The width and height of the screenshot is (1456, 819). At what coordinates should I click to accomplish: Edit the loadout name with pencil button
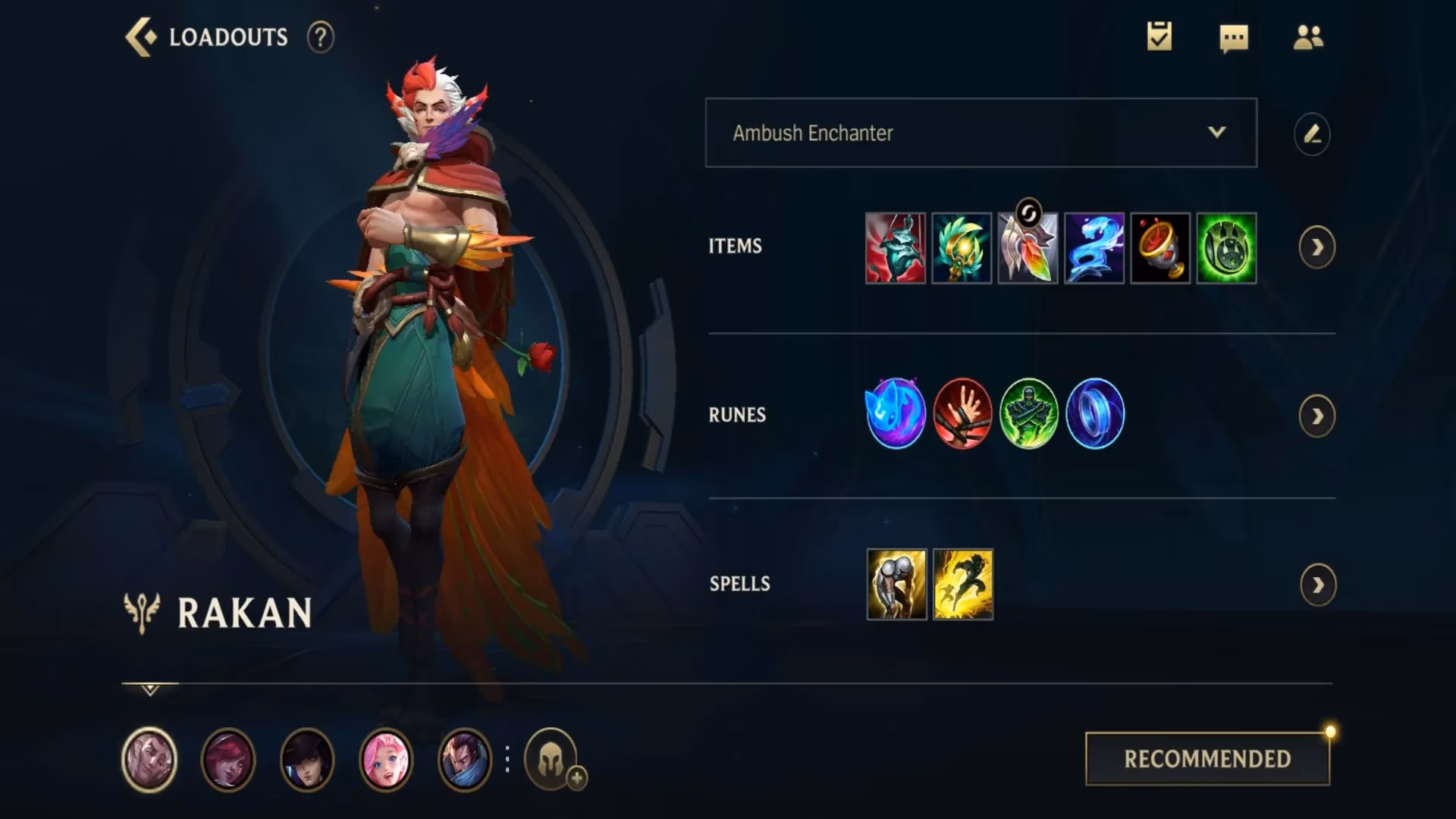click(x=1313, y=133)
